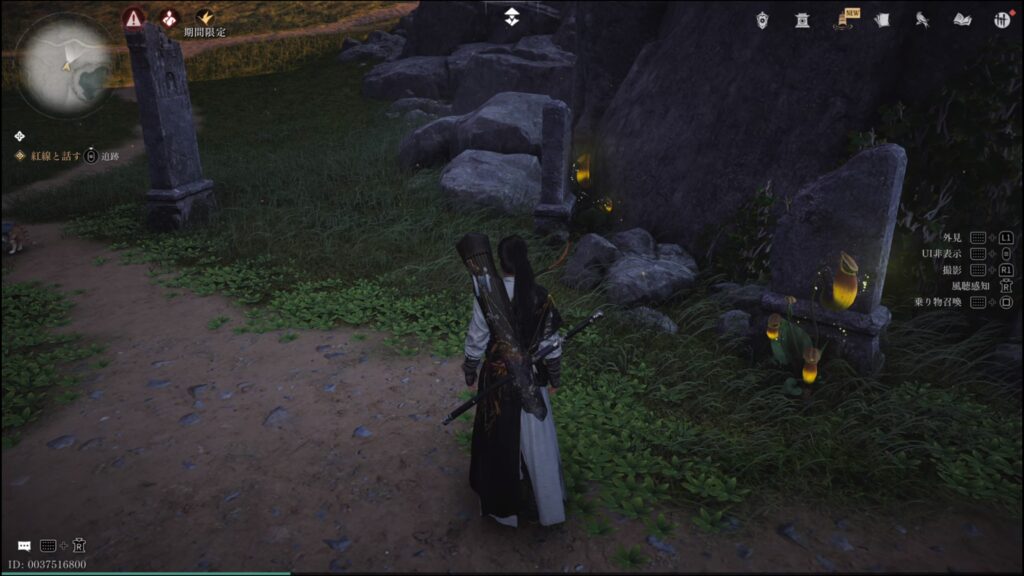Click the red warning triangle icon
This screenshot has height=576, width=1024.
[x=134, y=18]
